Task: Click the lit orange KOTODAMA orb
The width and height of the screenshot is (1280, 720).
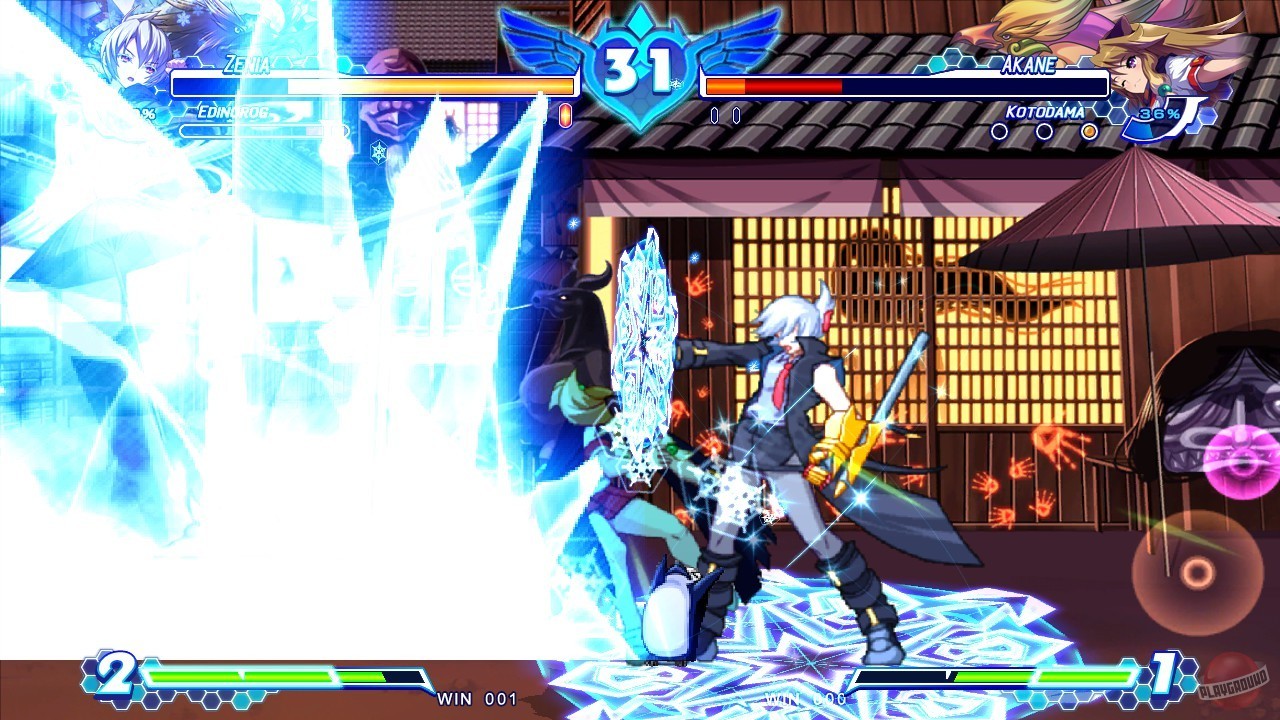Action: [1088, 131]
